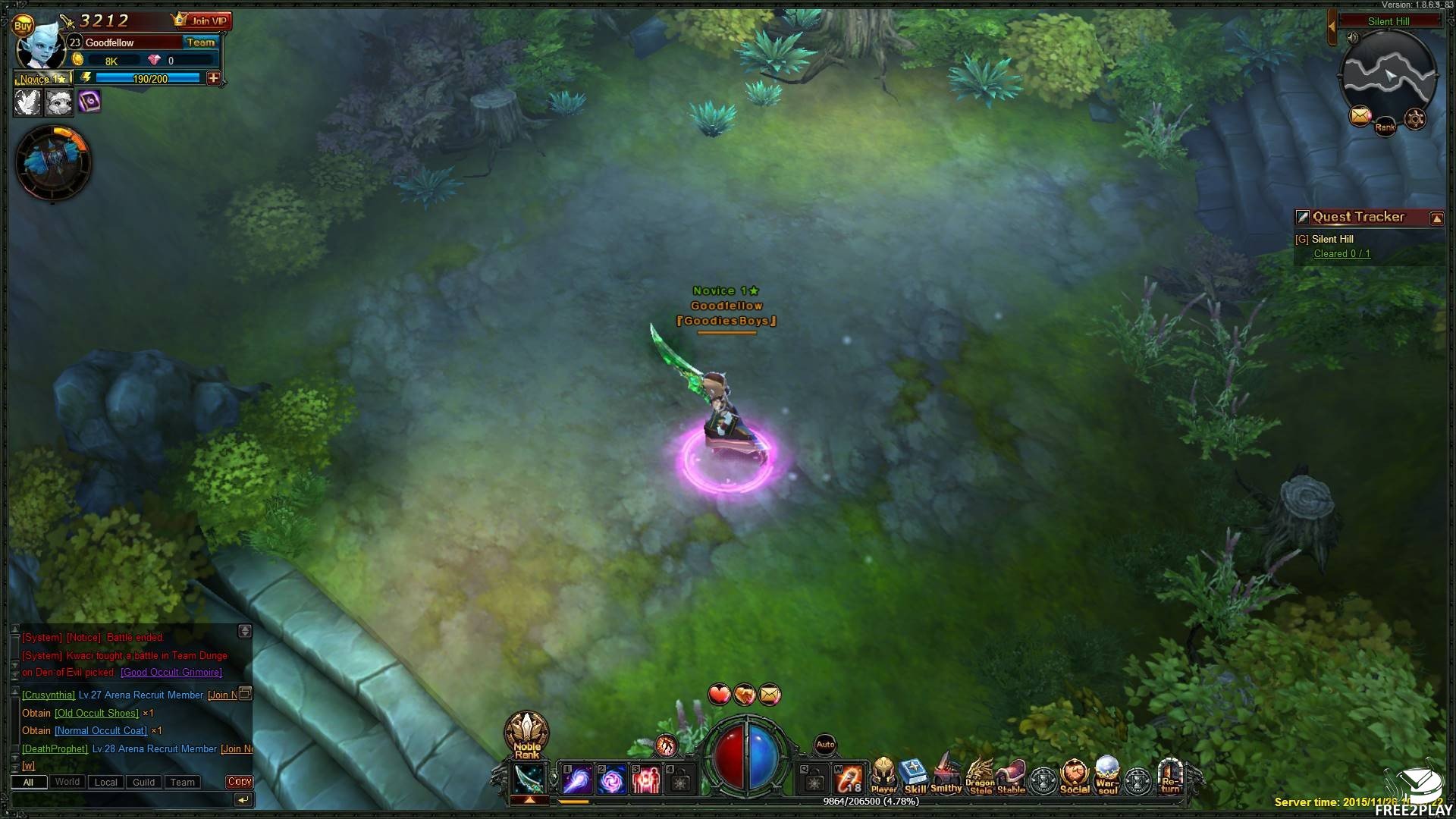Toggle Auto combat mode
Screen dimensions: 1456x819
825,745
